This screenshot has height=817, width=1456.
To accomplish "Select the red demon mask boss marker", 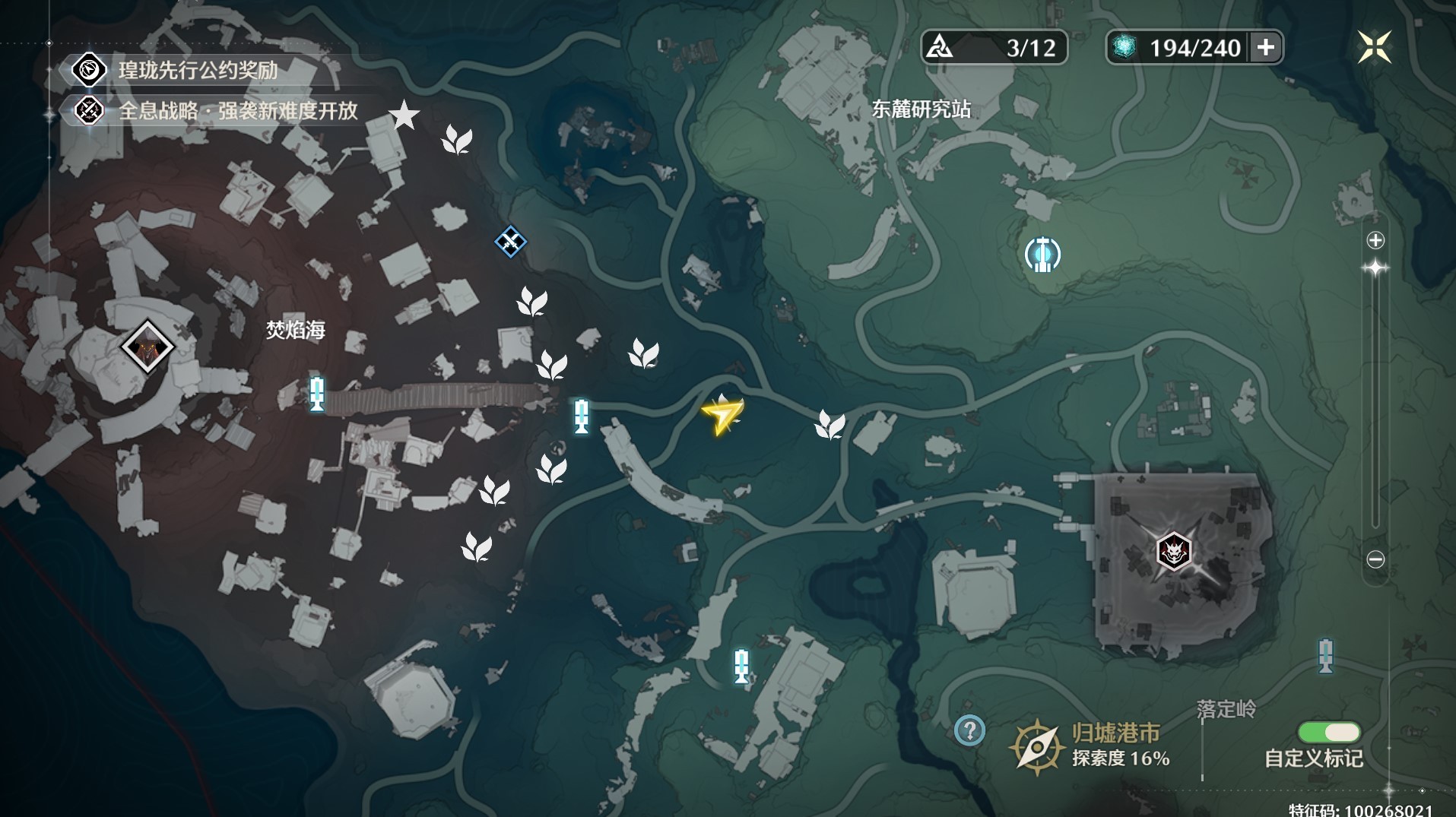I will coord(1173,551).
